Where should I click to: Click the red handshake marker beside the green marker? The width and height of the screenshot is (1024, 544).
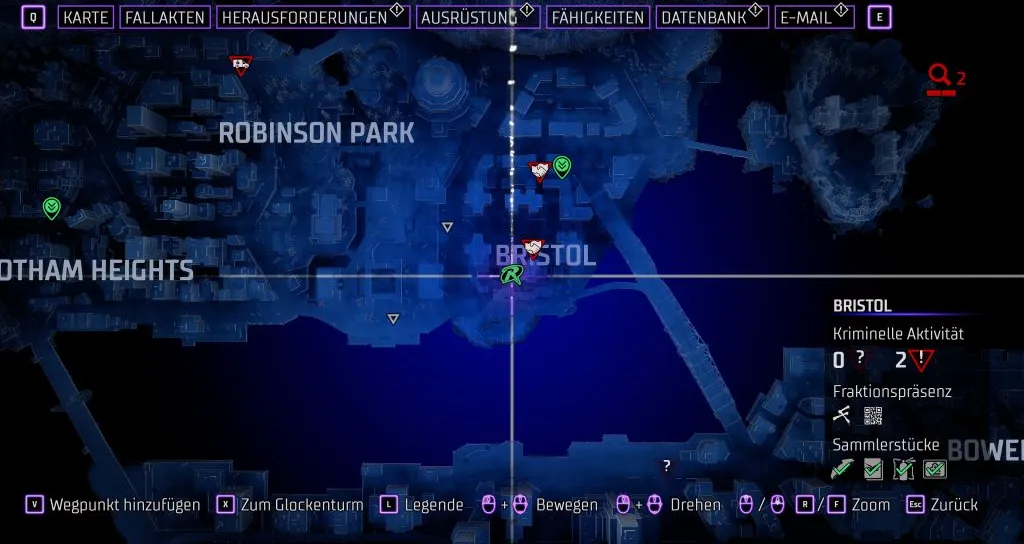pos(540,171)
